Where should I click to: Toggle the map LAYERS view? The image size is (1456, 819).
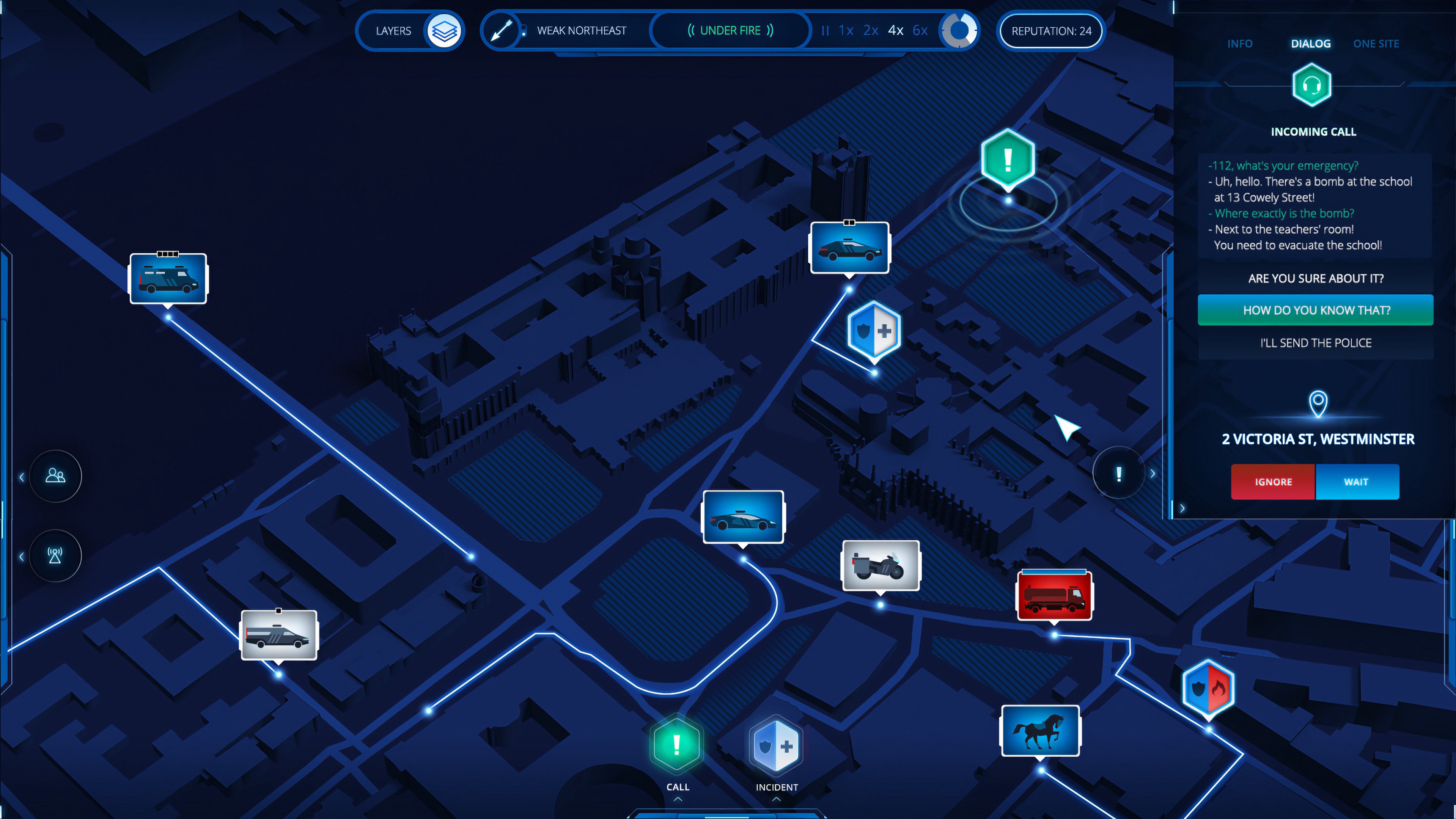click(x=444, y=30)
